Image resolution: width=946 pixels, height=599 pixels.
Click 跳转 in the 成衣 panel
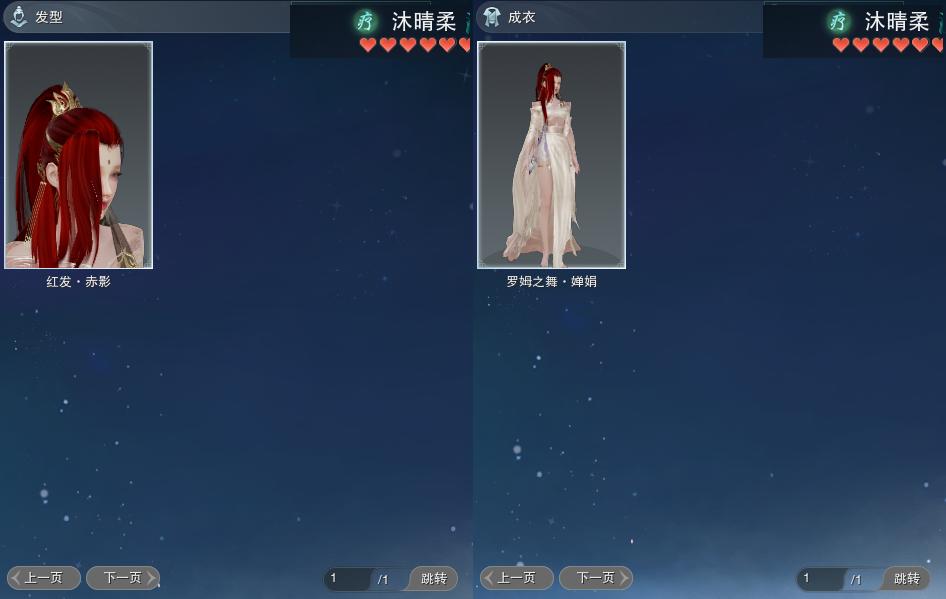pyautogui.click(x=906, y=579)
